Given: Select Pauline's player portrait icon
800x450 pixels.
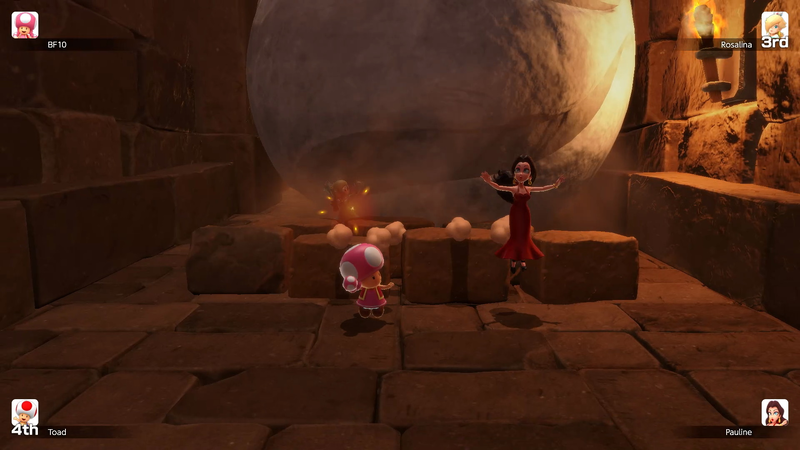Looking at the screenshot, I should [775, 413].
